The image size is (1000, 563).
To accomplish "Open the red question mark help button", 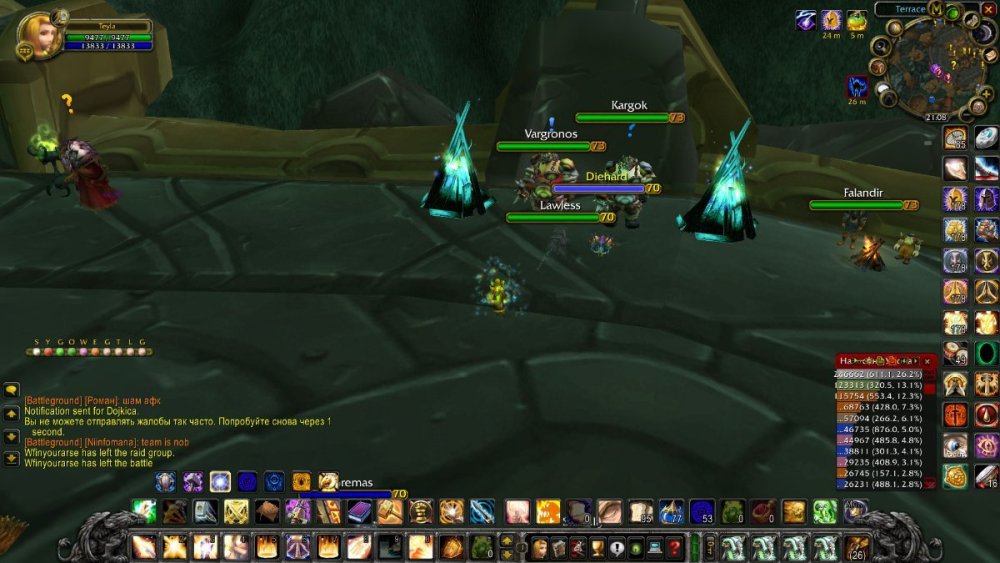I will (675, 548).
